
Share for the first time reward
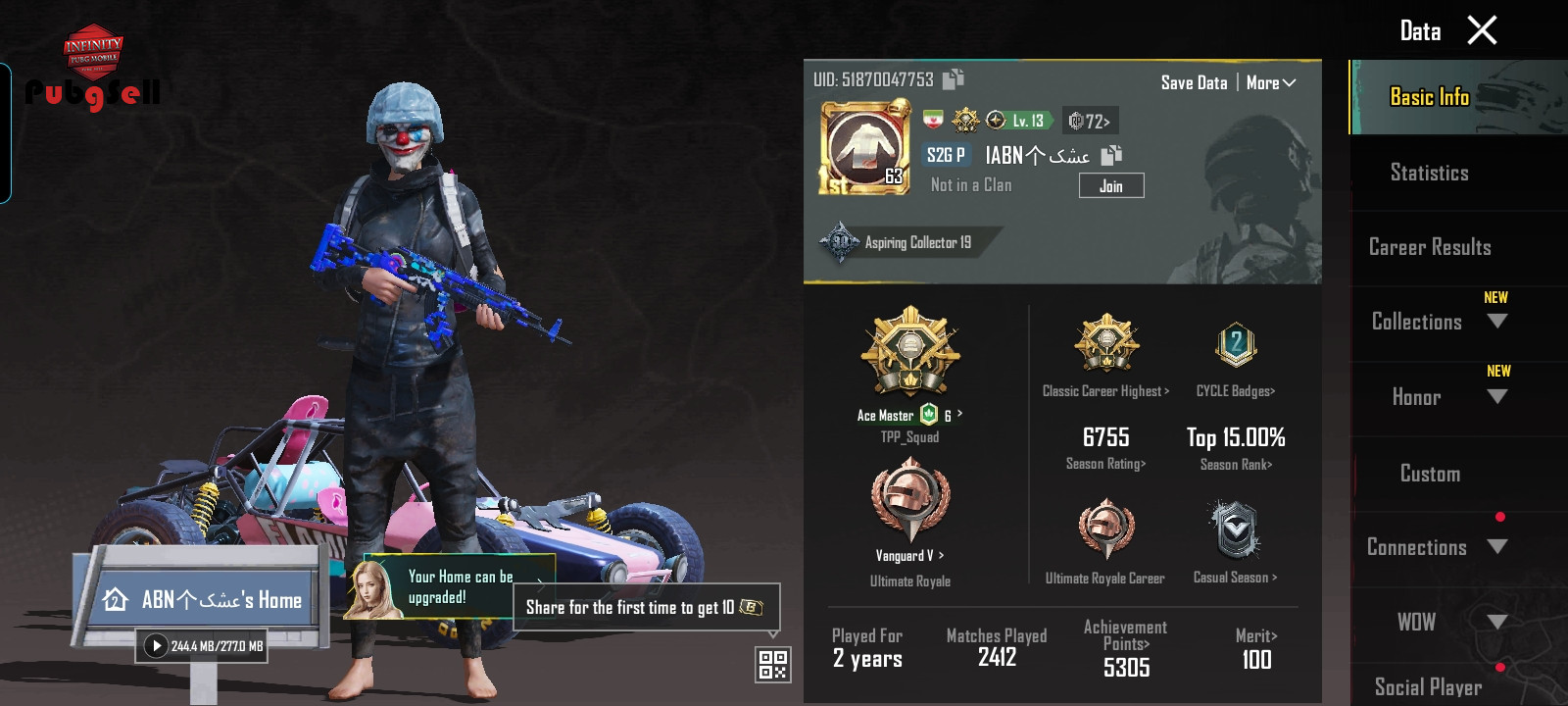point(645,608)
